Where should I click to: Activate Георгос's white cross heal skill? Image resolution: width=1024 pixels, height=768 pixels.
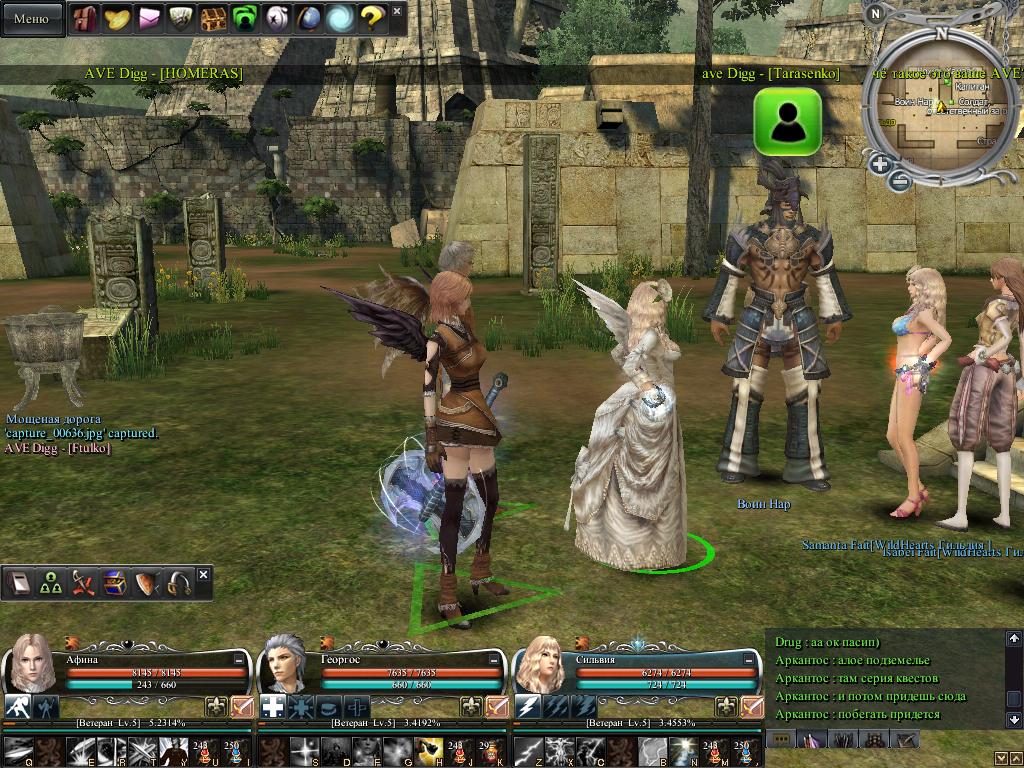(273, 707)
